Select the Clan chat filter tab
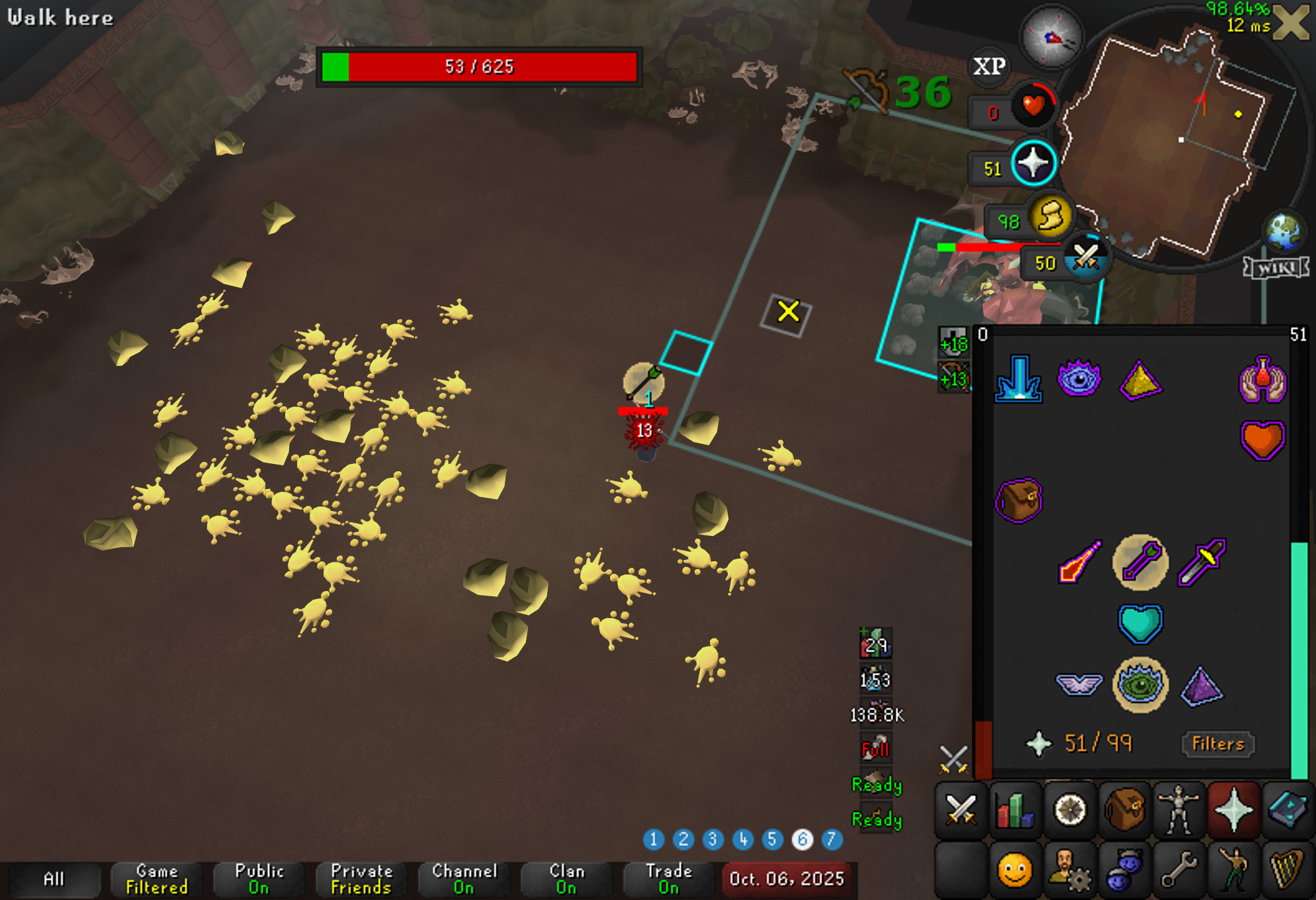1316x900 pixels. 567,879
